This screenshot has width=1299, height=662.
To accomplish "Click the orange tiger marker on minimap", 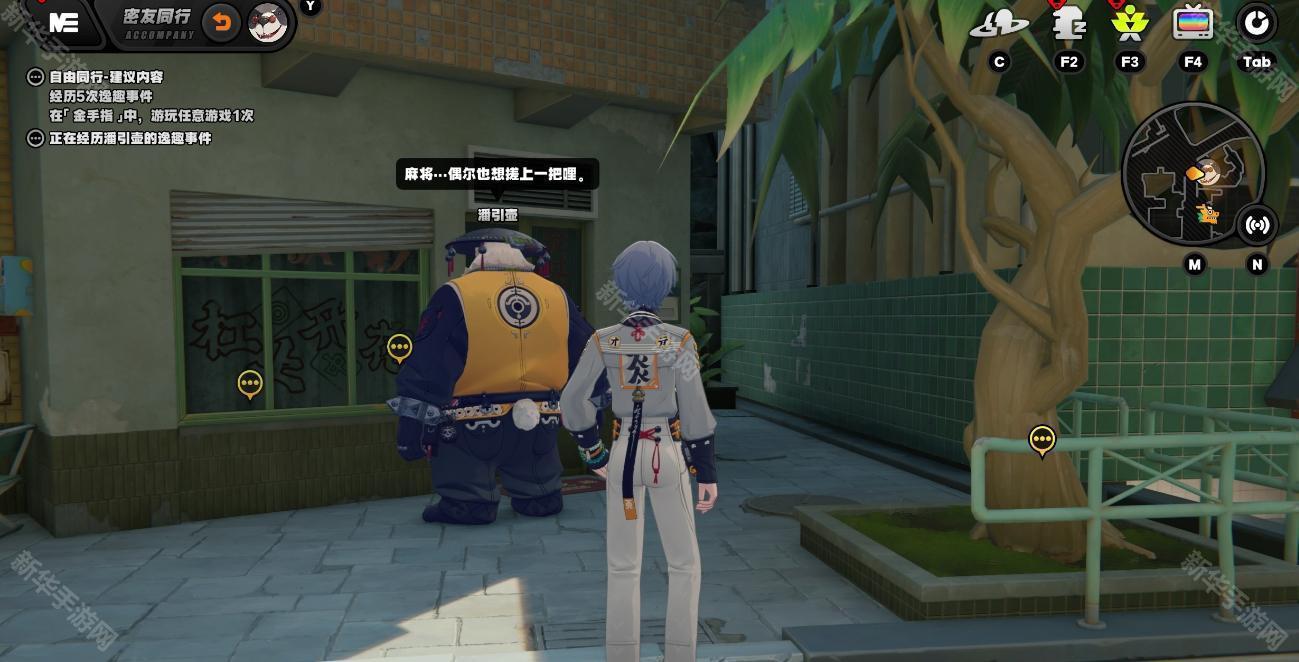I will pos(1208,213).
